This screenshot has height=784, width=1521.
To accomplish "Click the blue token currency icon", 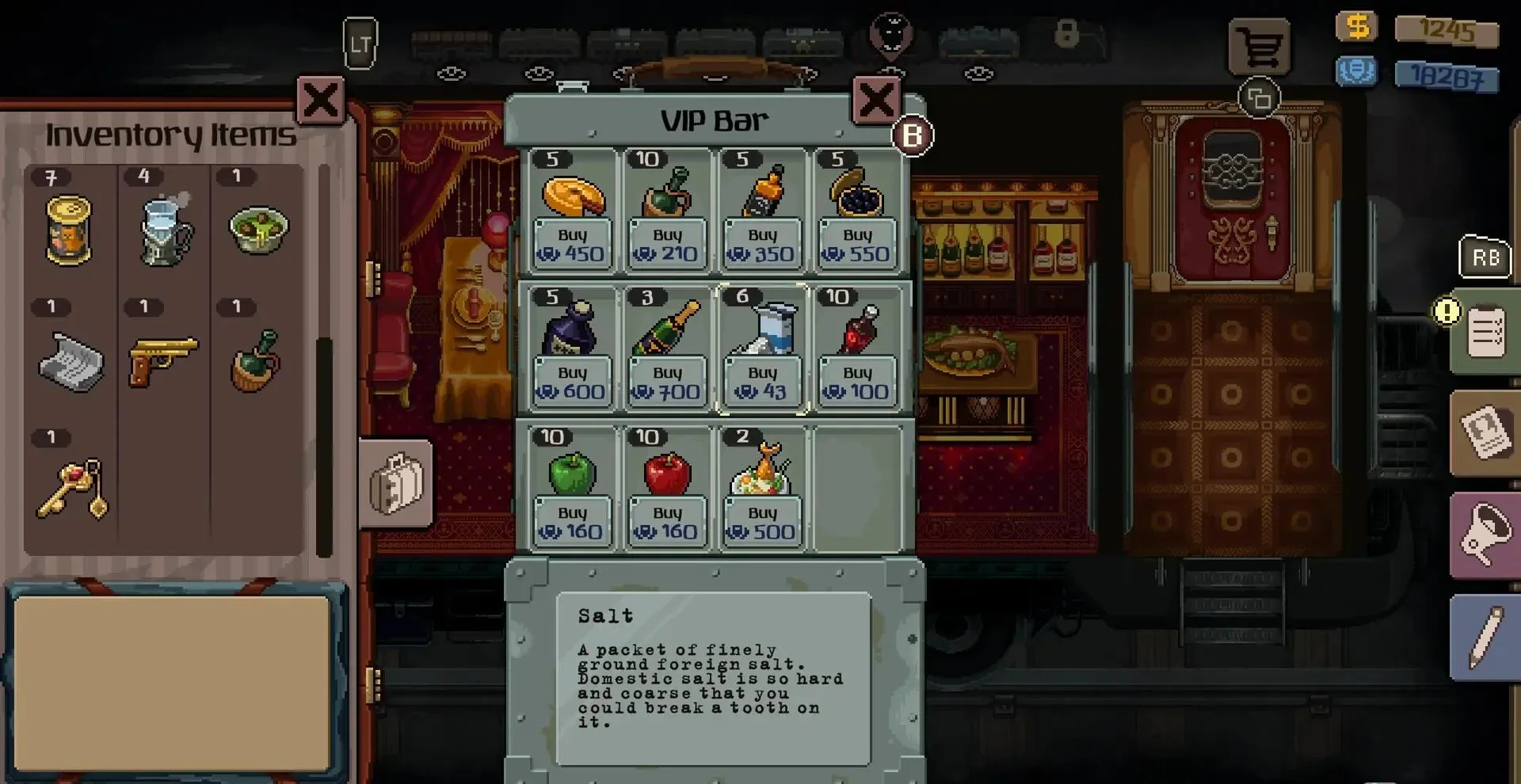I will 1356,70.
